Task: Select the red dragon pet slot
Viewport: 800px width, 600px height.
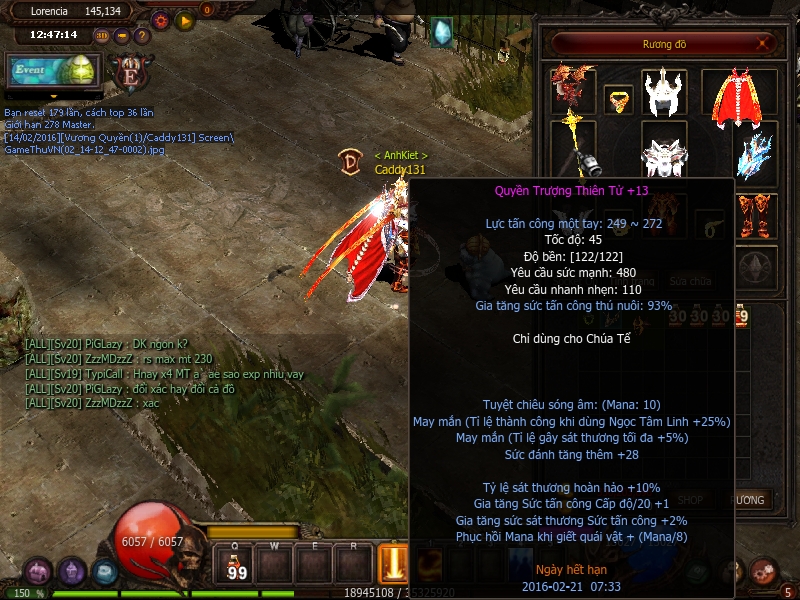Action: coord(572,90)
